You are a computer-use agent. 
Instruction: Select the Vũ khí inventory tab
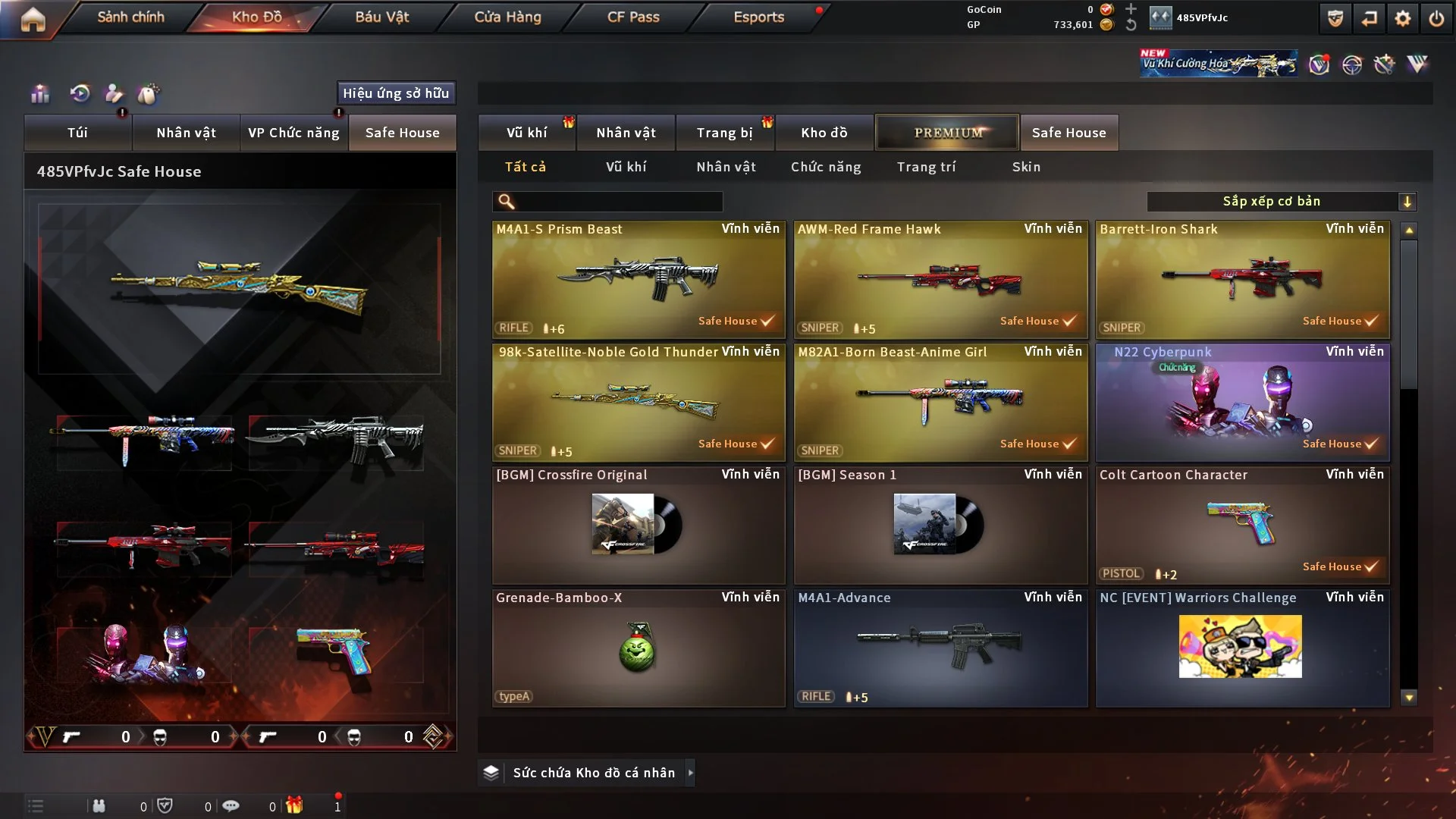pyautogui.click(x=526, y=133)
